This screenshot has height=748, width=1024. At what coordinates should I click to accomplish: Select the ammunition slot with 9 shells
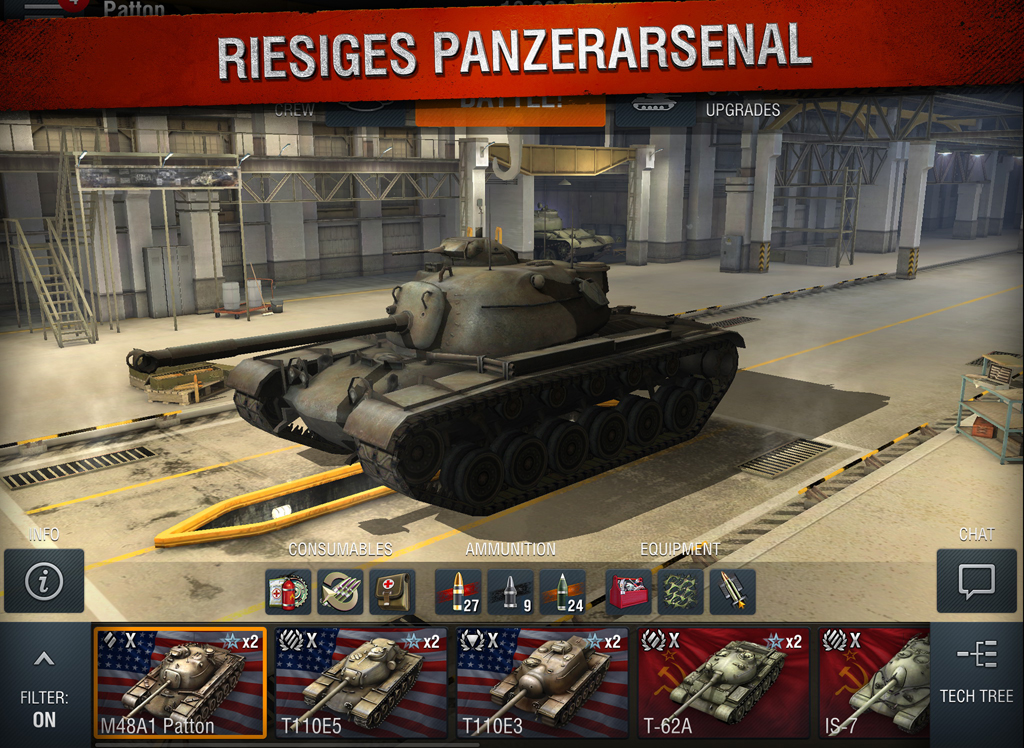click(x=510, y=592)
